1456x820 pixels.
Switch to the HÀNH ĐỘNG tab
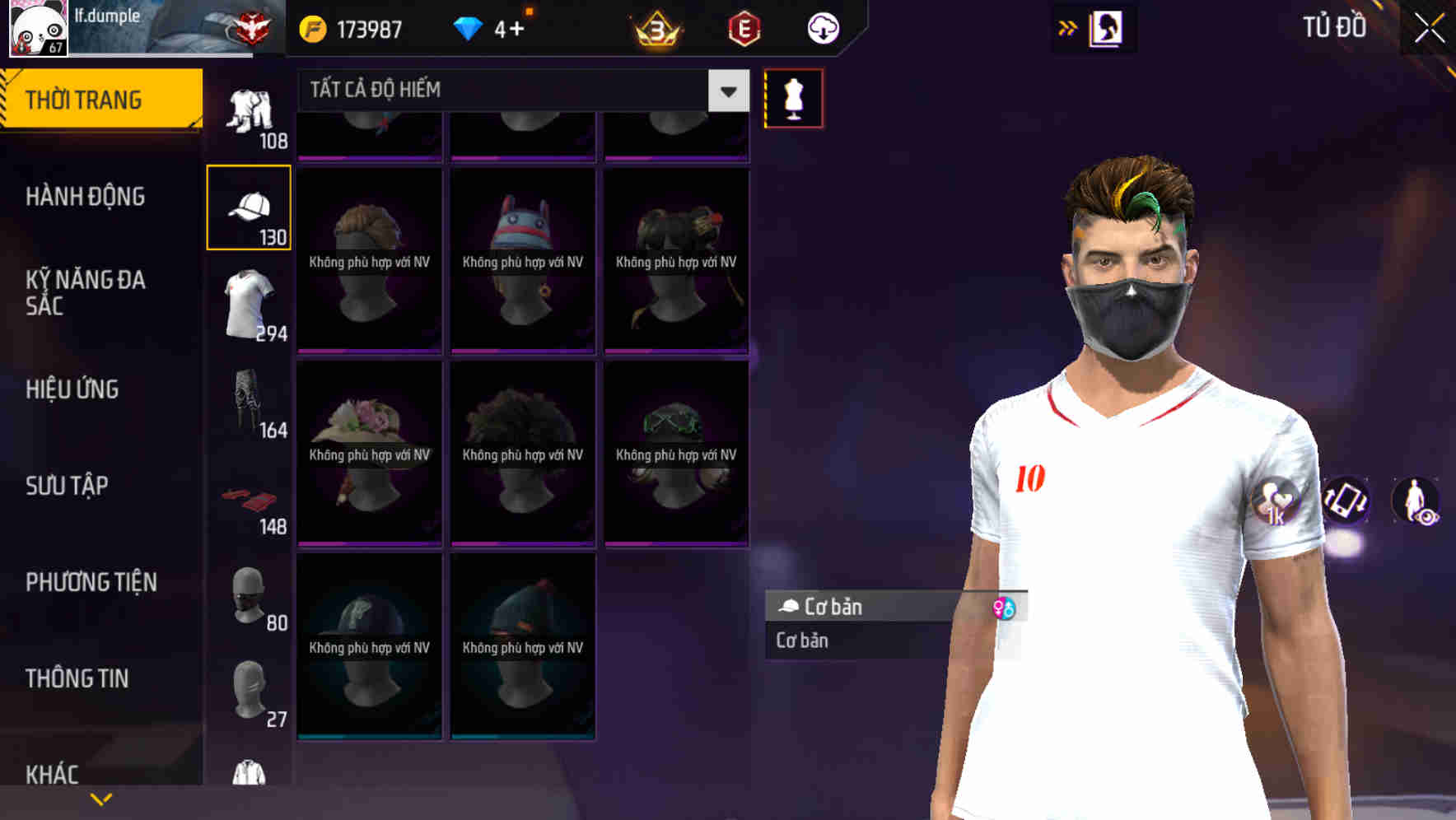[x=86, y=196]
